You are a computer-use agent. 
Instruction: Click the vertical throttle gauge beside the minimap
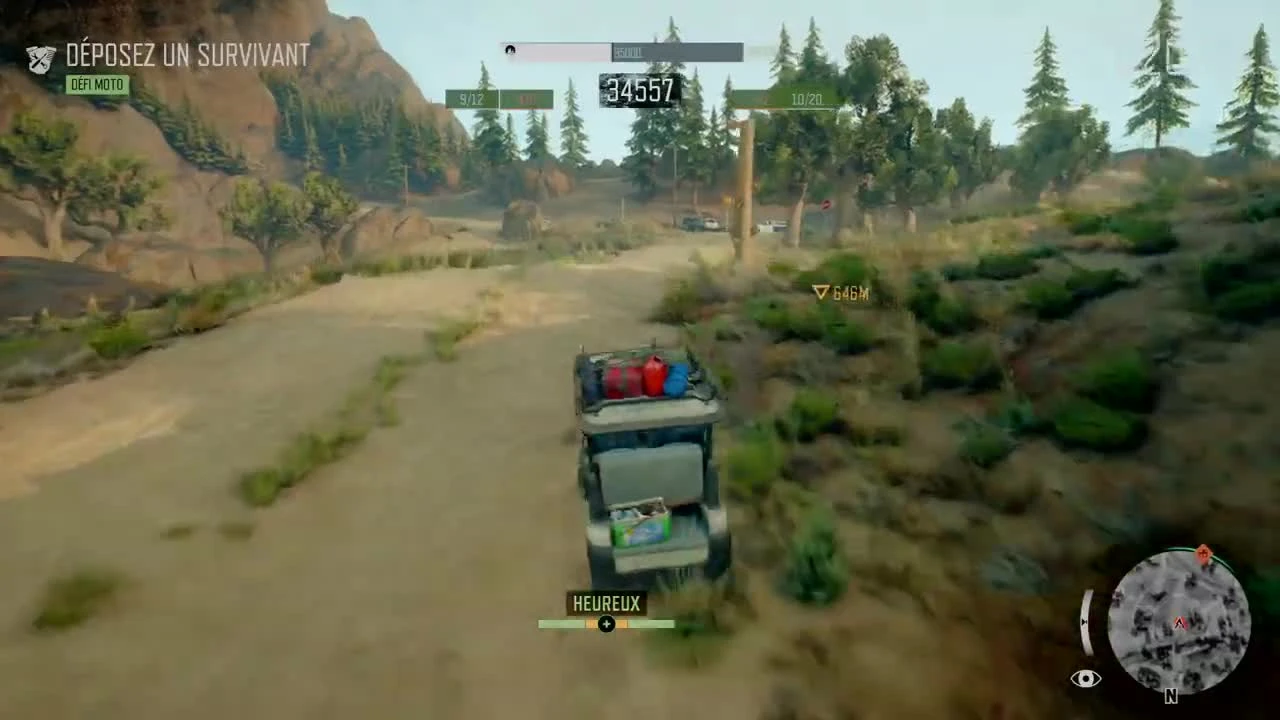click(1086, 620)
